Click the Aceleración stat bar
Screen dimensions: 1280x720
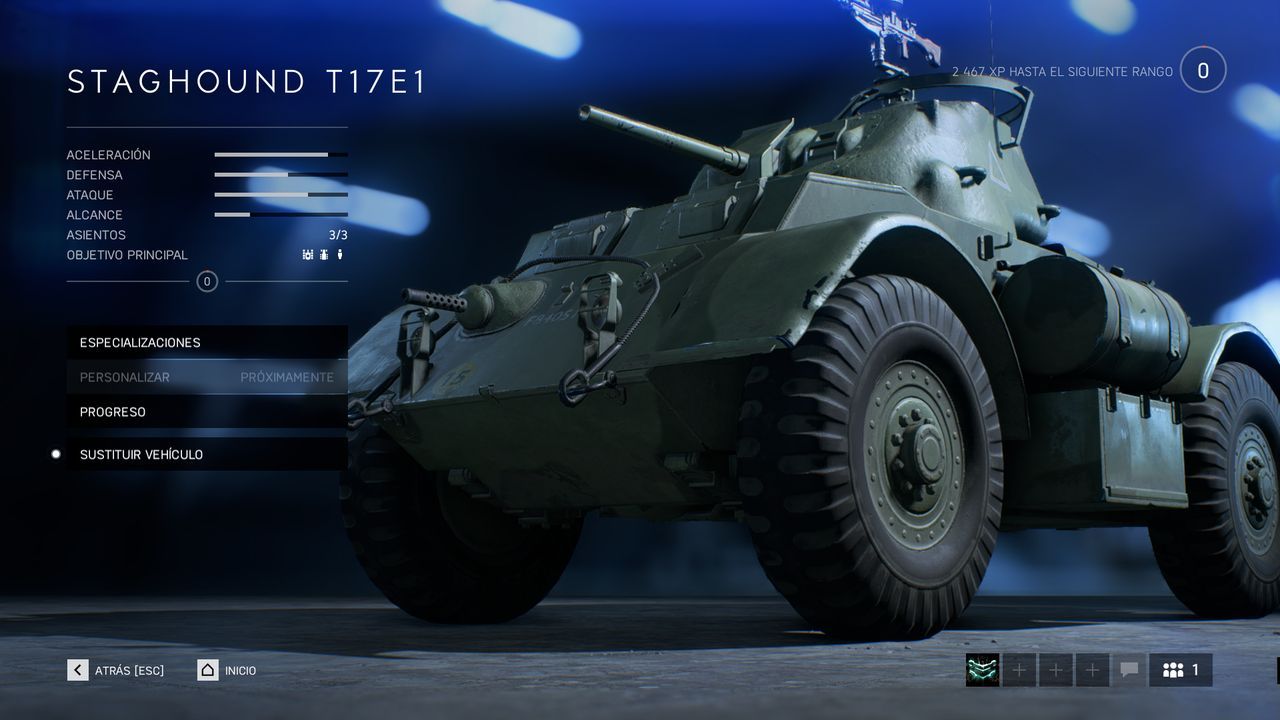[280, 154]
